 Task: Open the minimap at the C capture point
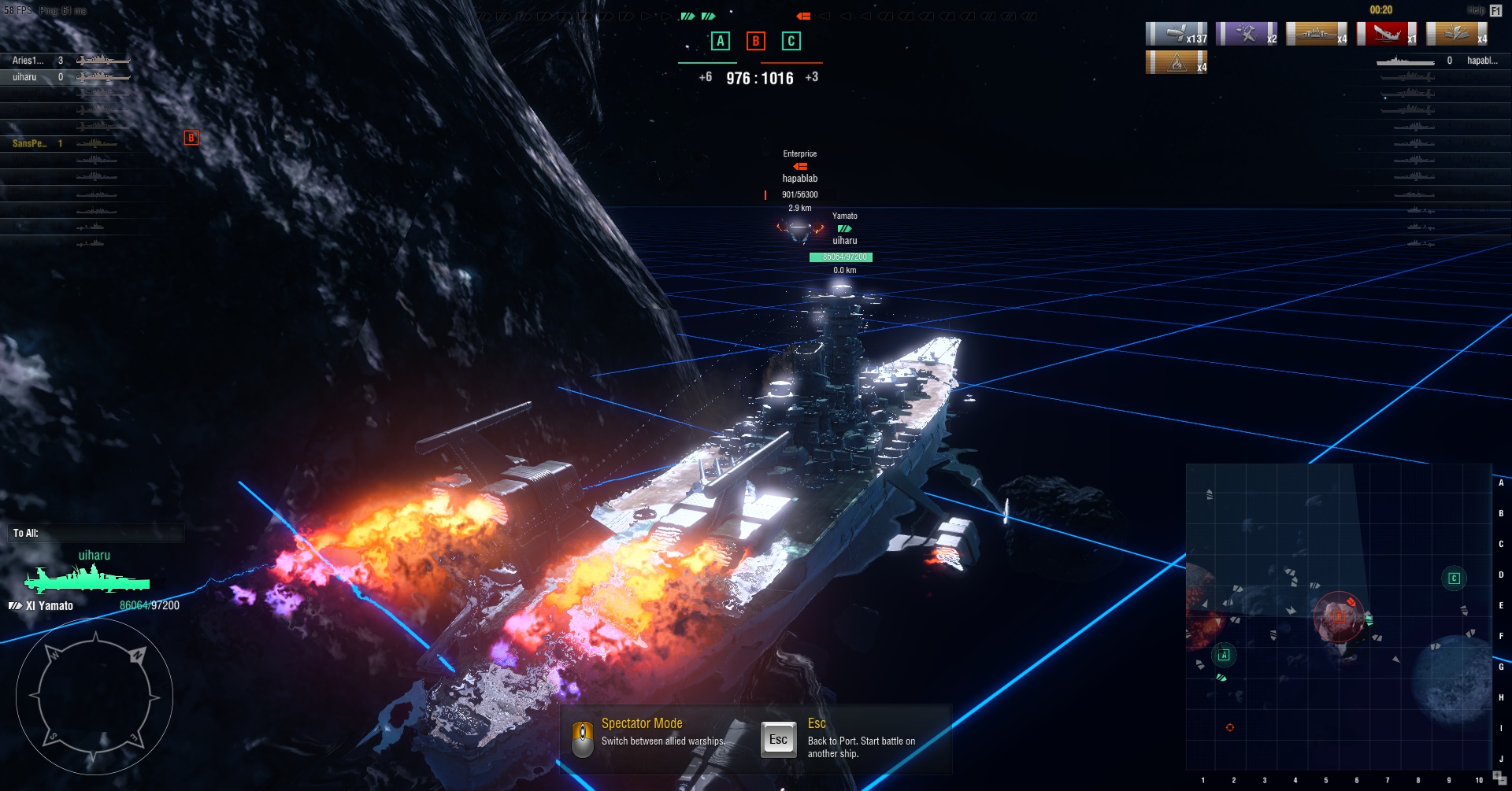tap(1454, 578)
